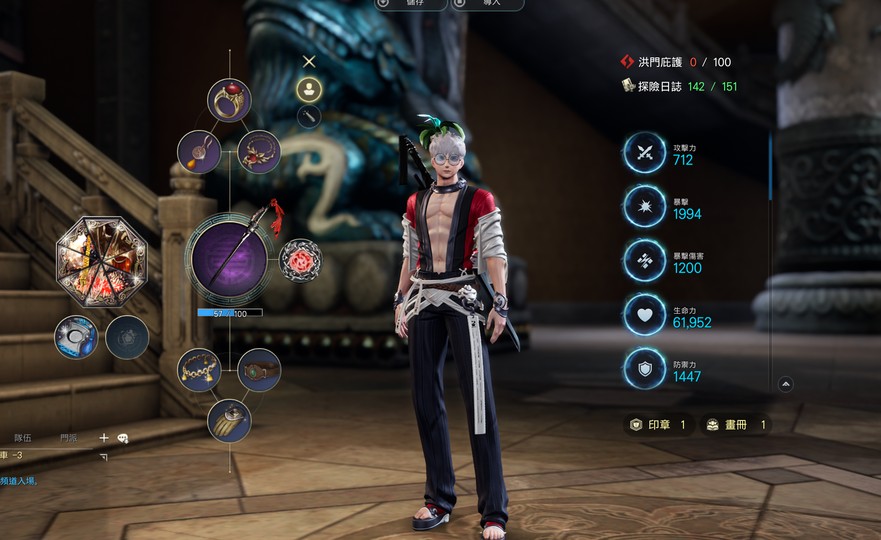Open the 探險日誌 adventure journal
Viewport: 881px width, 540px height.
pos(657,87)
